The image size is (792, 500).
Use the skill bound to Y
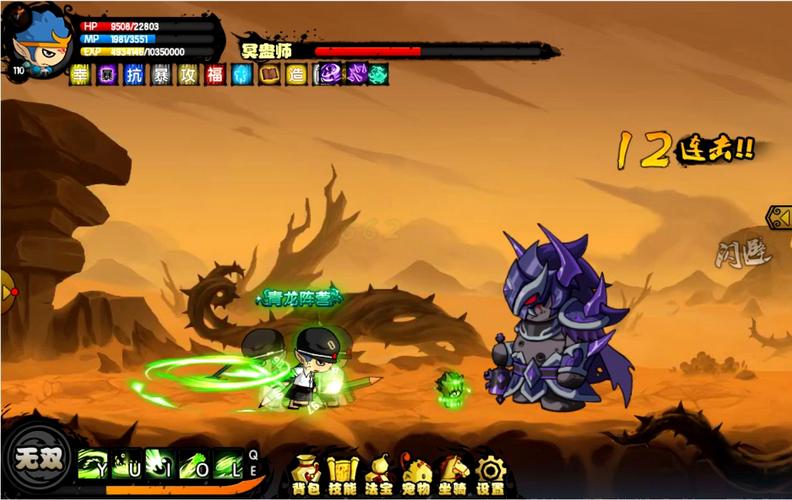93,465
